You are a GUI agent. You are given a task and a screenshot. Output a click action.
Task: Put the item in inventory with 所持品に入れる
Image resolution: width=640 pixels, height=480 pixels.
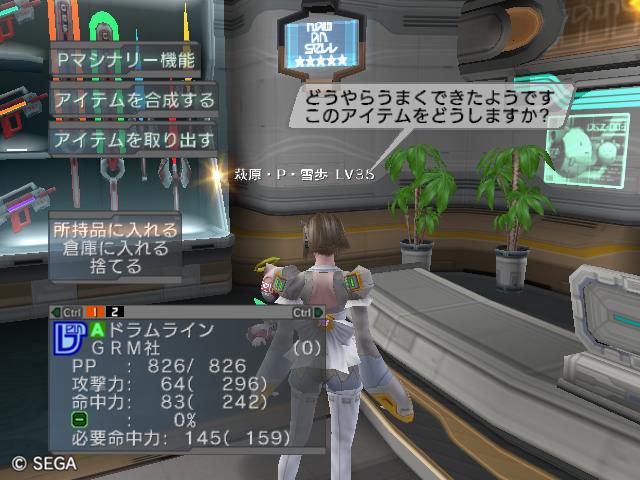(117, 230)
